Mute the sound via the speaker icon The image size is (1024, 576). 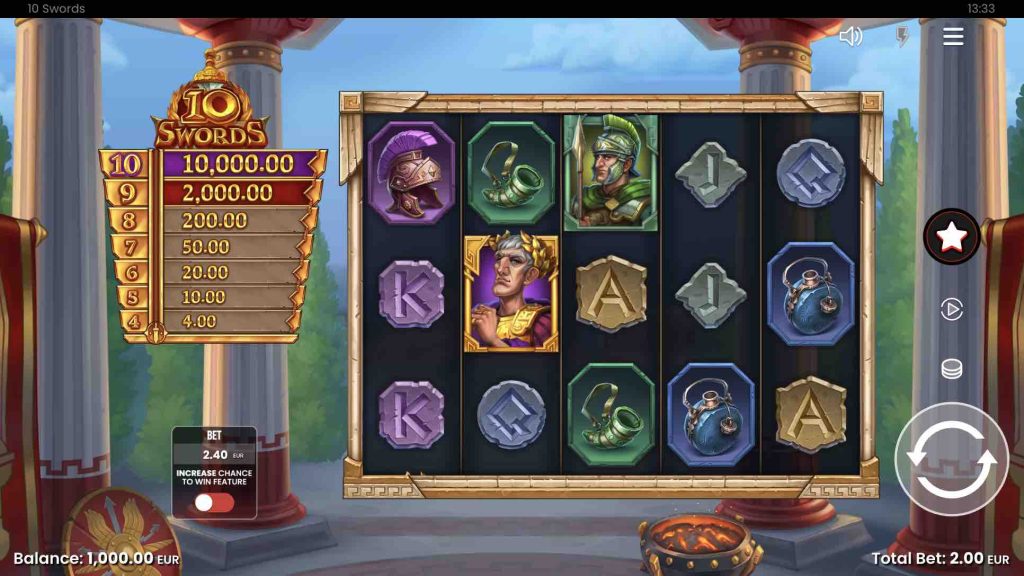[x=851, y=37]
